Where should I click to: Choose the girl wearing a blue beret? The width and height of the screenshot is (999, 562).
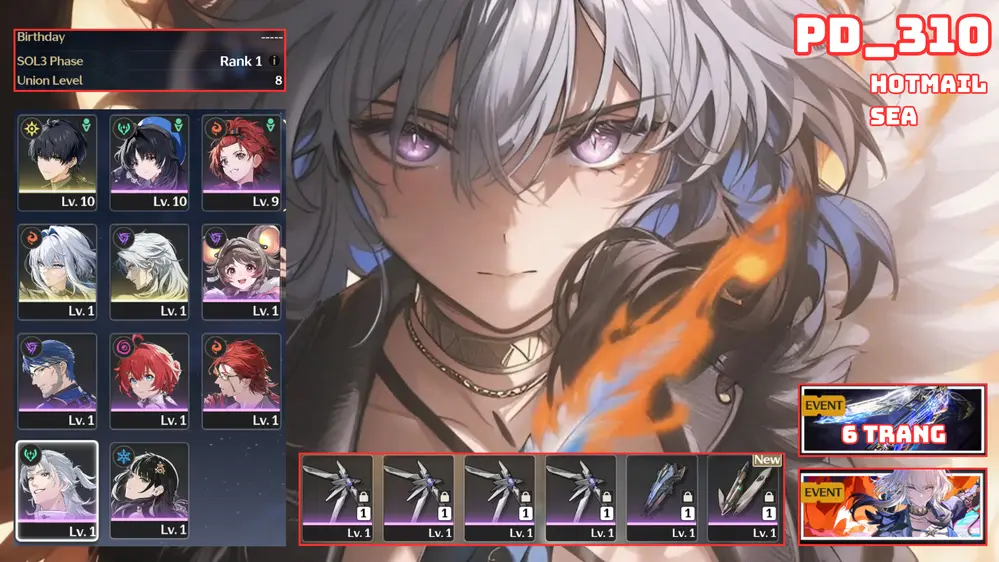(x=149, y=162)
